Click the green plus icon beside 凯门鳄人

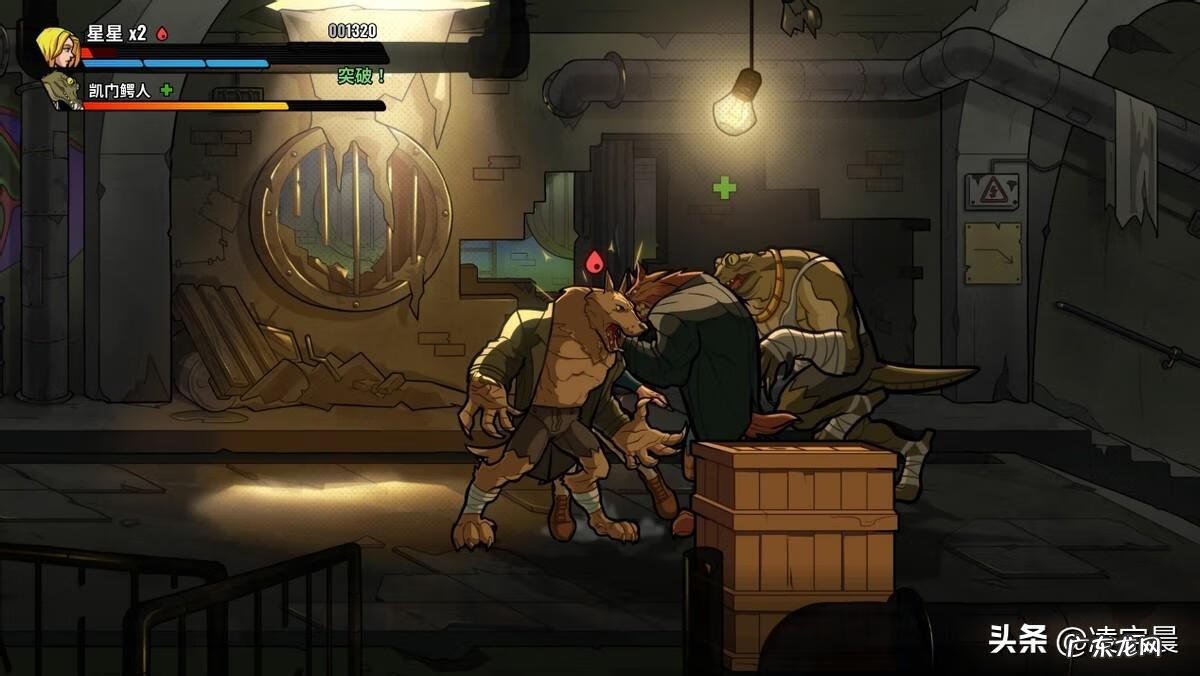pos(166,89)
